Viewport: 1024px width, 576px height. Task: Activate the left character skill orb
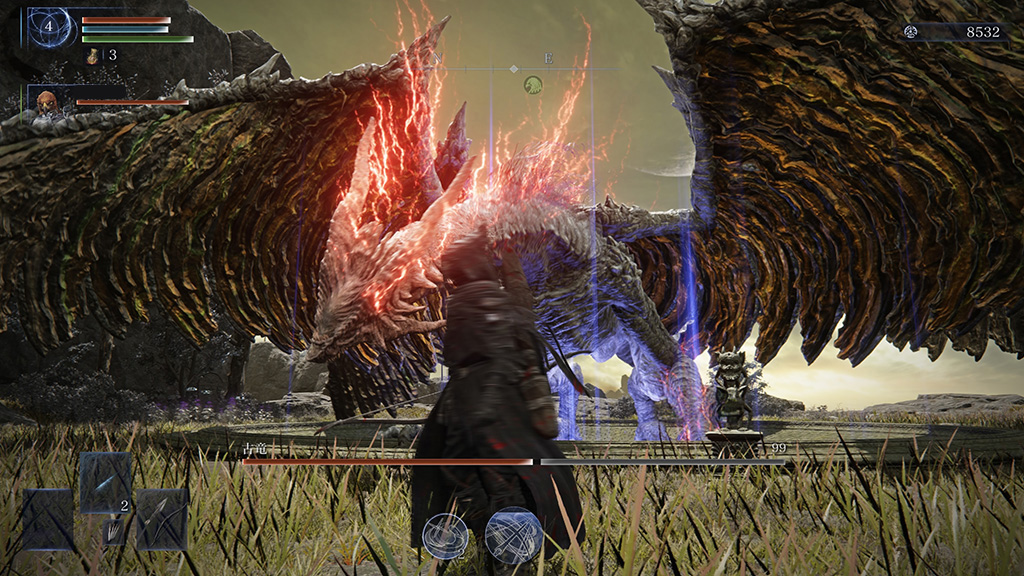tap(445, 535)
